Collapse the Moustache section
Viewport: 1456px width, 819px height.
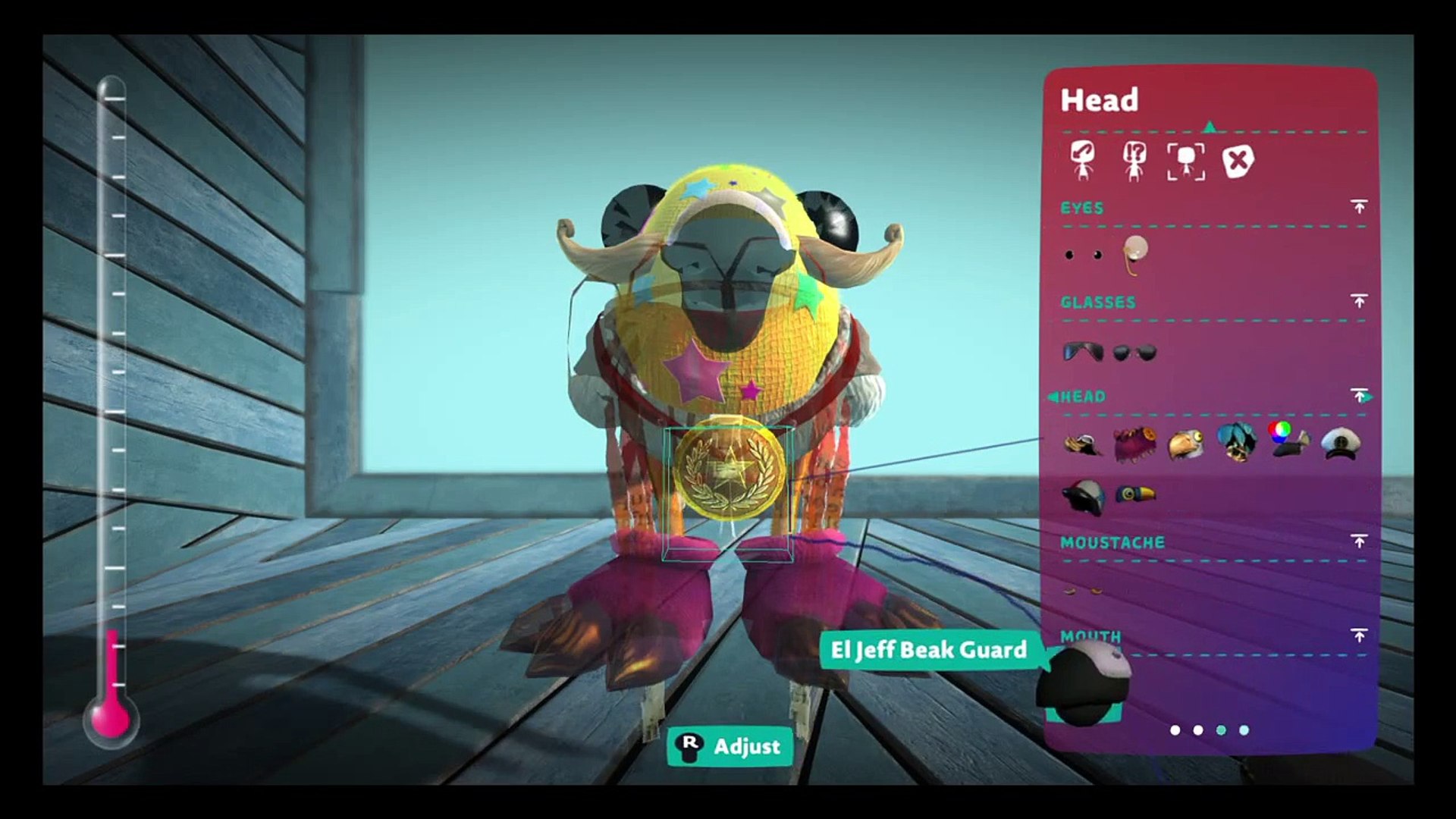coord(1359,541)
